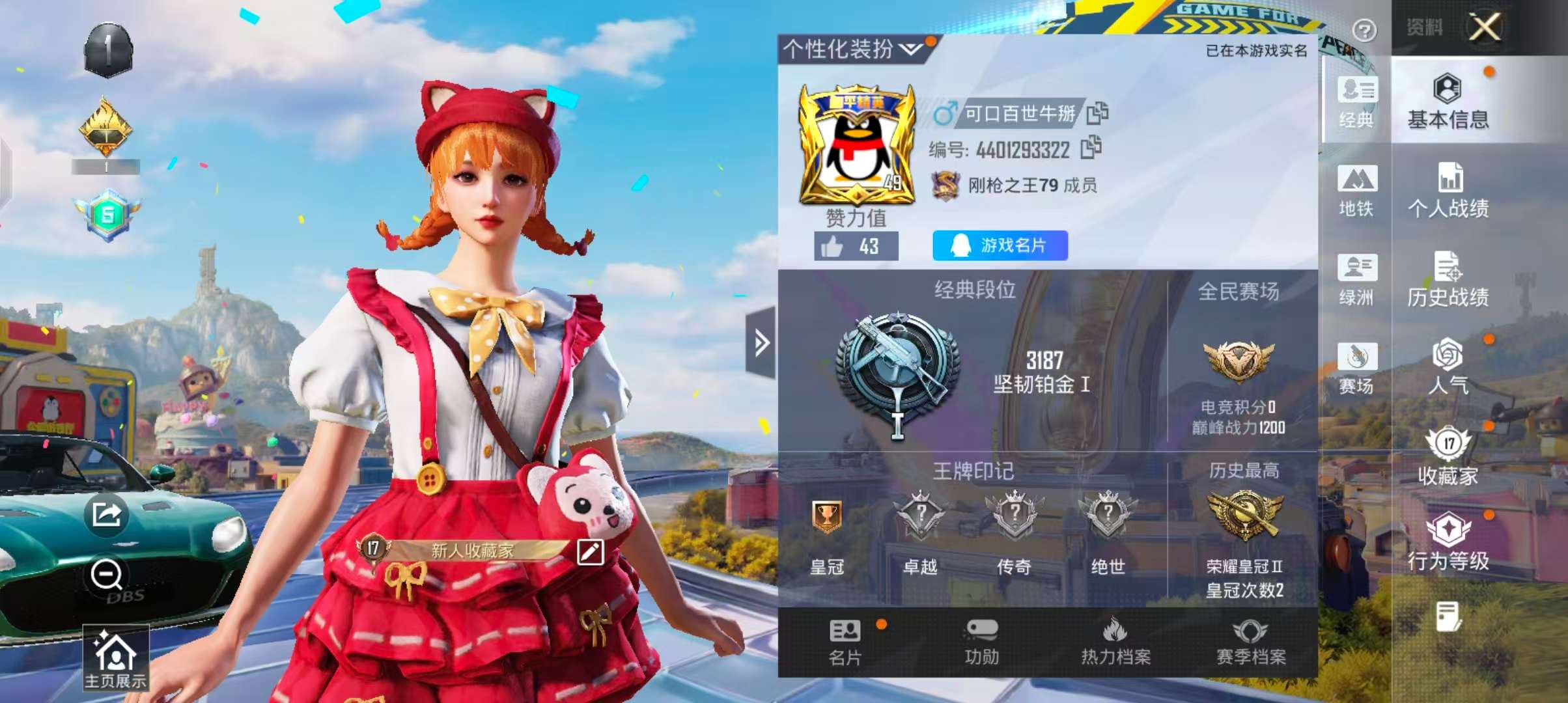
Task: View the 功勋 merit section
Action: [x=981, y=642]
